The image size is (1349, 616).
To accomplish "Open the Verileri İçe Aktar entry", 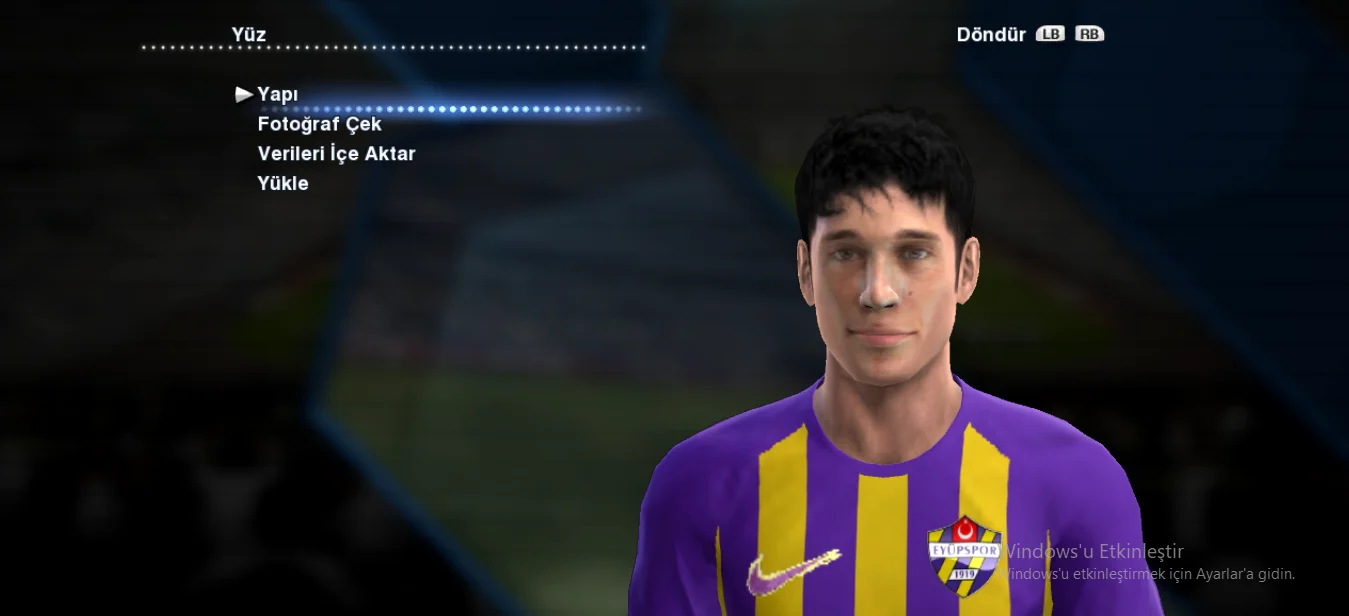I will pyautogui.click(x=336, y=154).
